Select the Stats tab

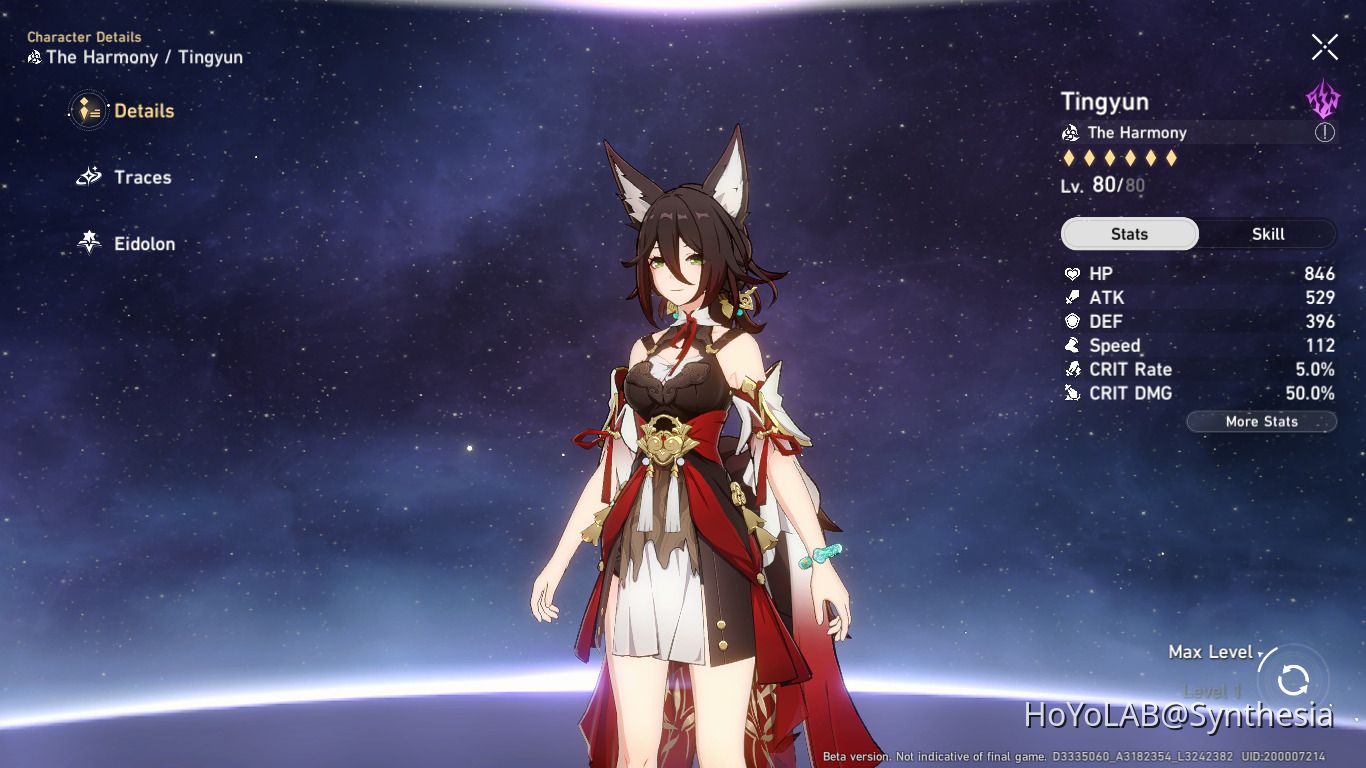tap(1129, 233)
